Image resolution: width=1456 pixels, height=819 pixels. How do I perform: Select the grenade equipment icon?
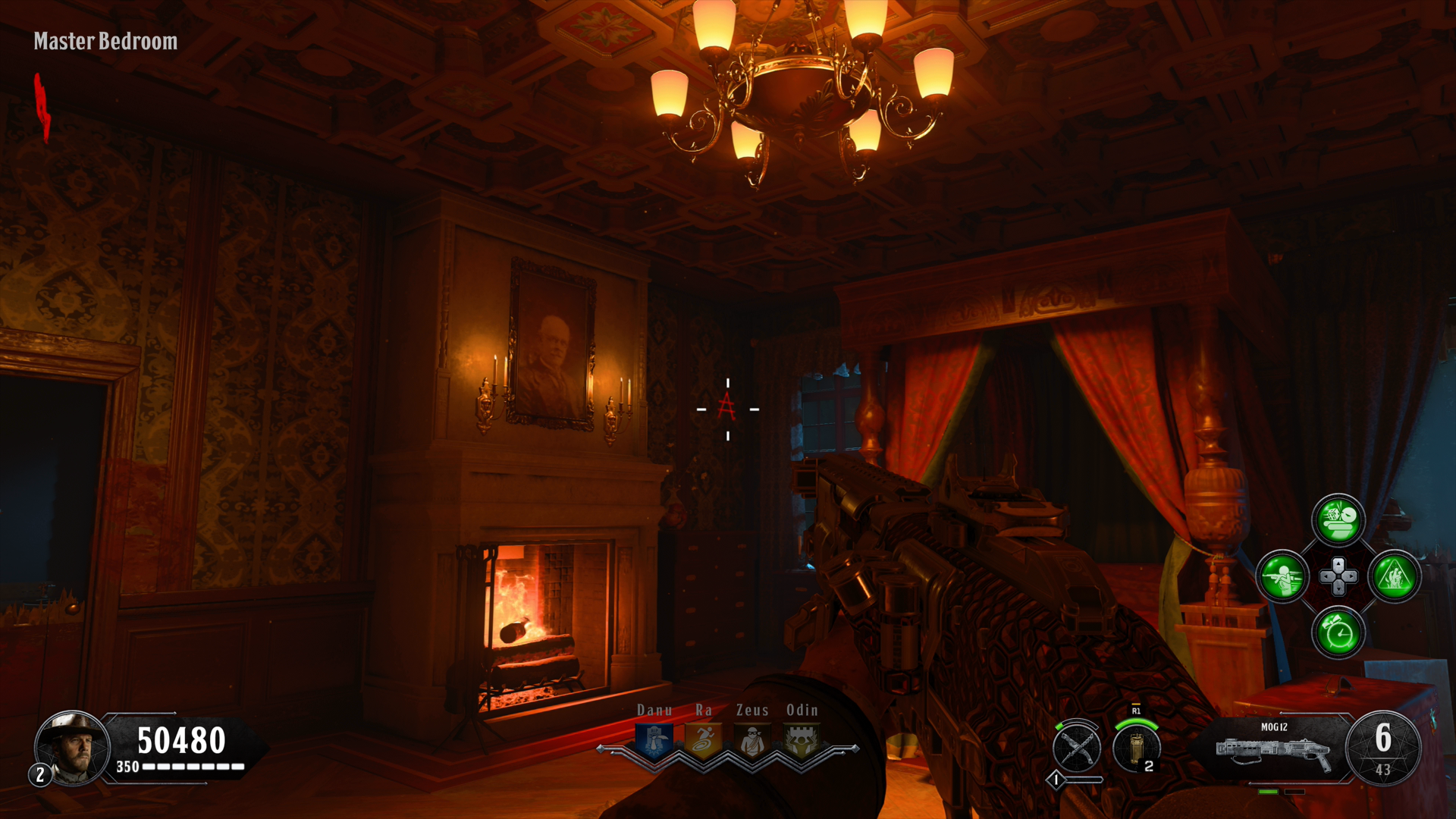pyautogui.click(x=1136, y=747)
